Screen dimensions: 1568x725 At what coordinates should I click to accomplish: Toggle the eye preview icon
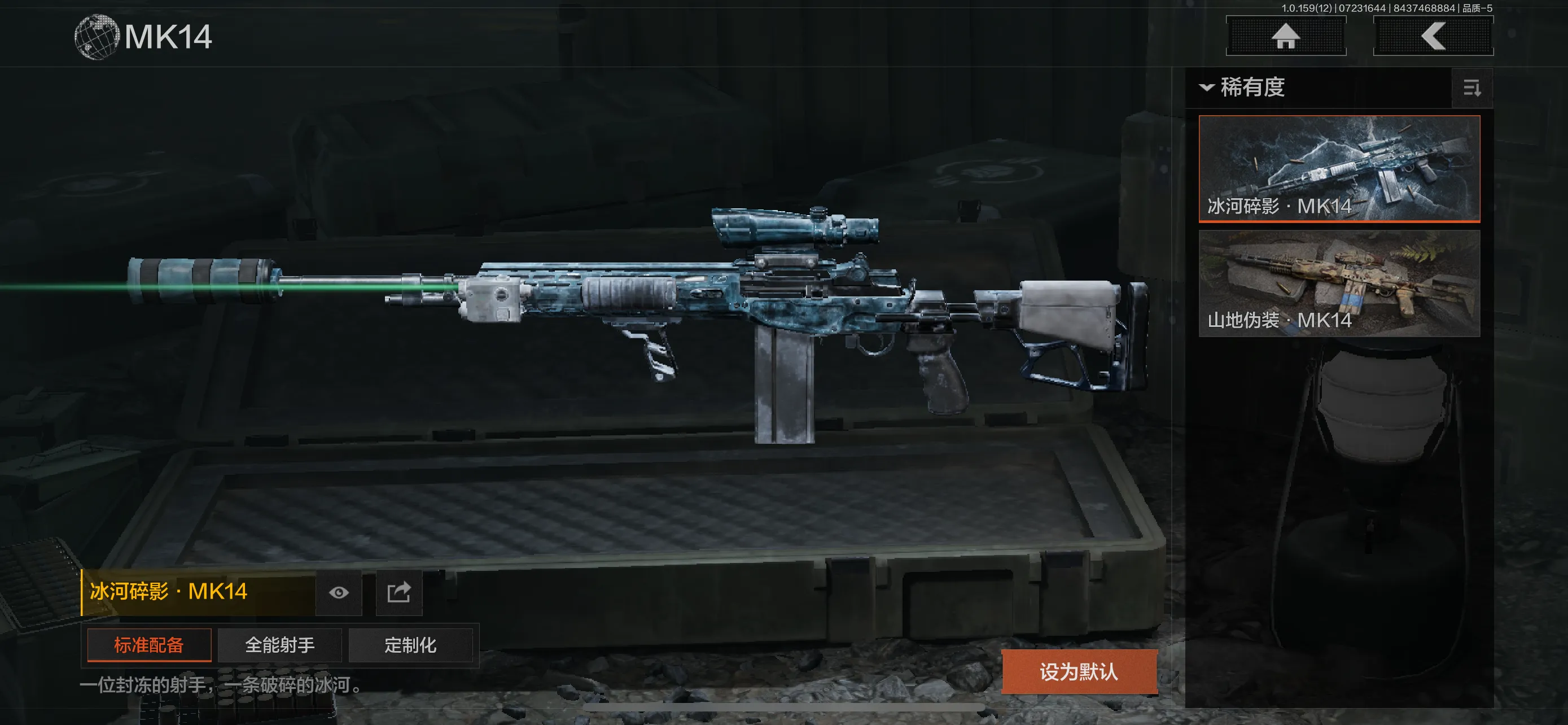point(339,592)
